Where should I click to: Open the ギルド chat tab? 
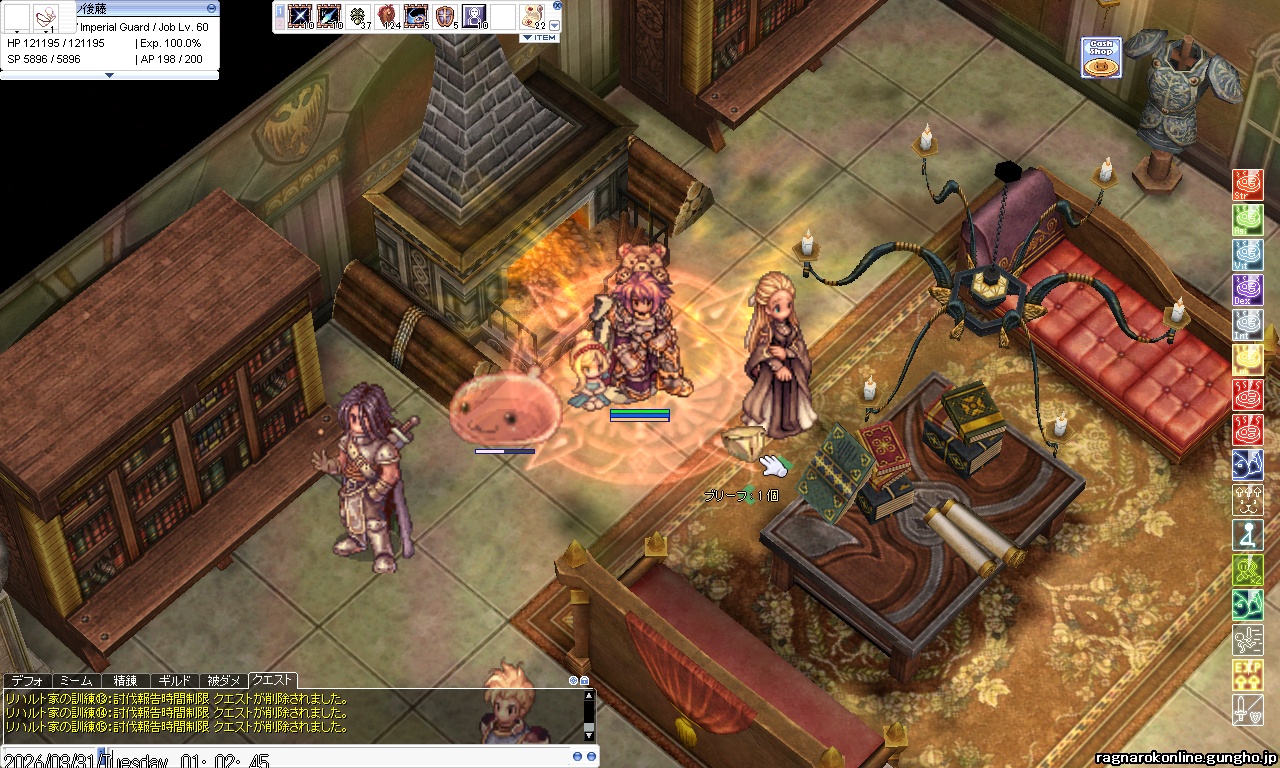(x=174, y=680)
